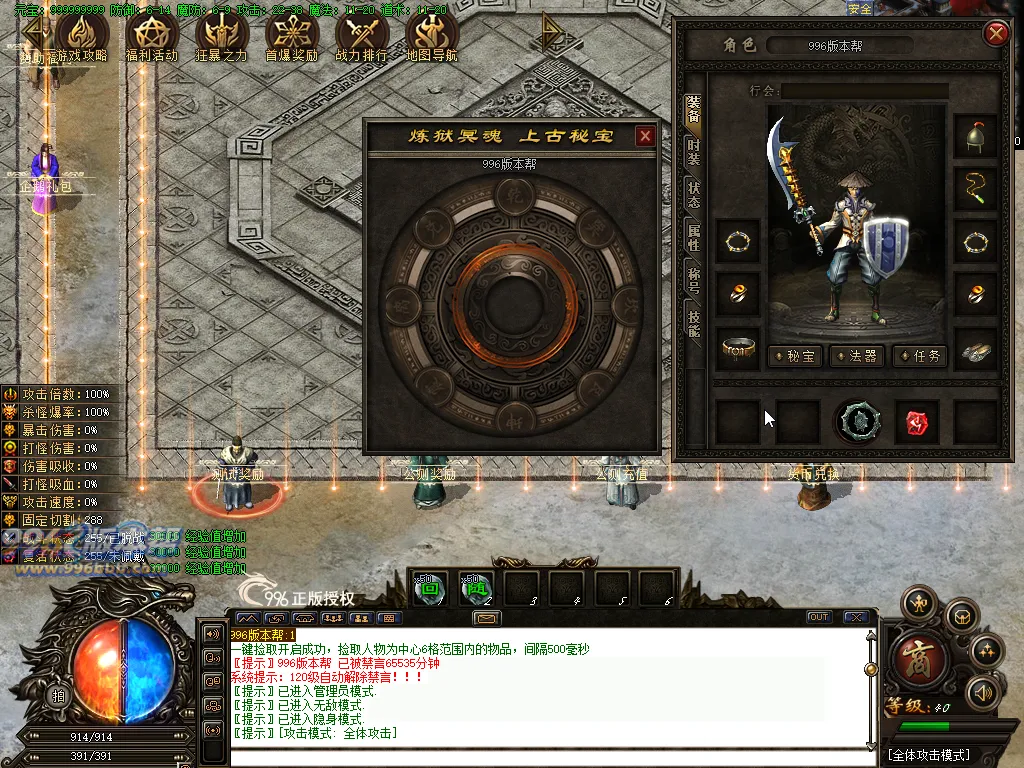The width and height of the screenshot is (1024, 768).
Task: Open the 任务 quest button
Action: click(920, 356)
